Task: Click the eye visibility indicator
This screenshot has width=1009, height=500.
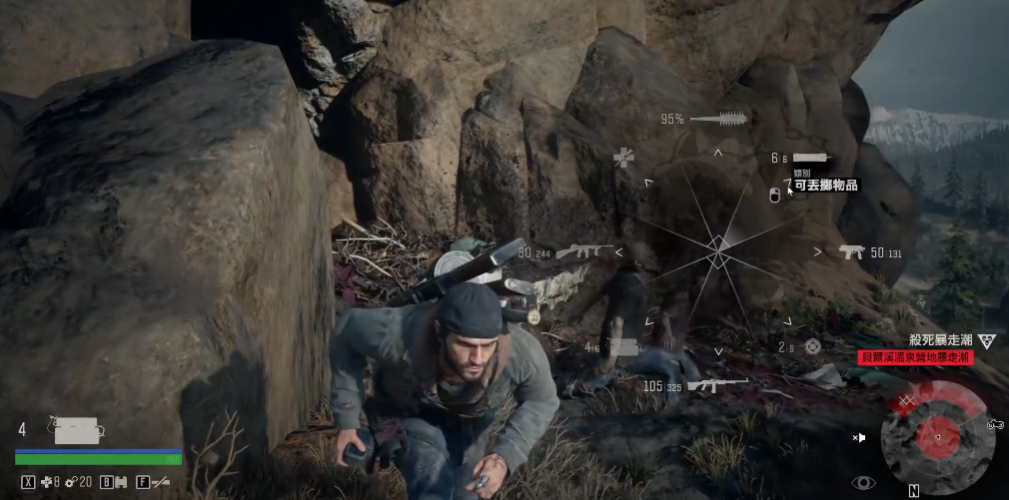Action: click(x=862, y=482)
